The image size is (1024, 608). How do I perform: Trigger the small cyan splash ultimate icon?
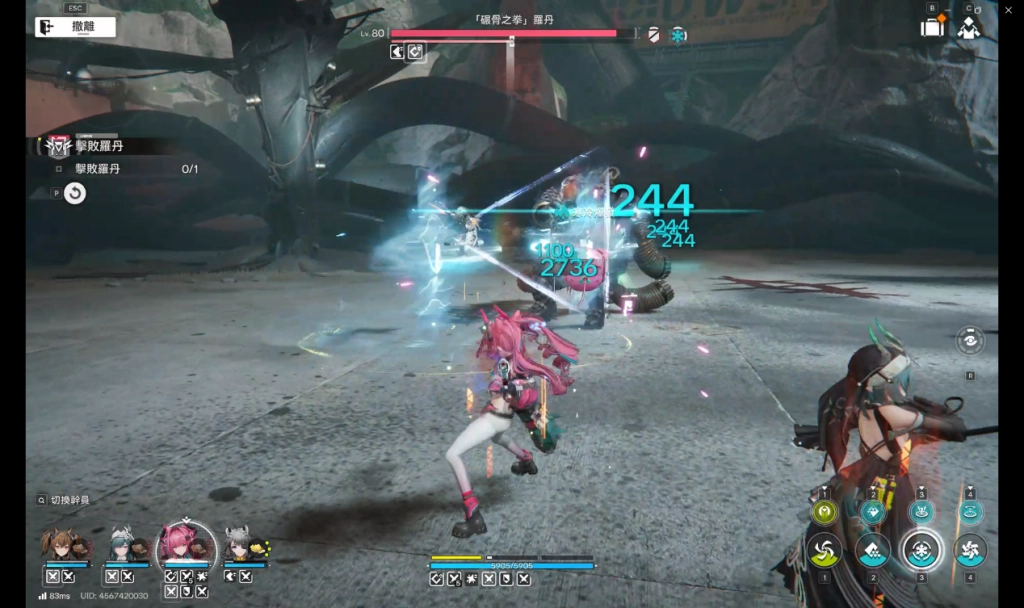(920, 512)
